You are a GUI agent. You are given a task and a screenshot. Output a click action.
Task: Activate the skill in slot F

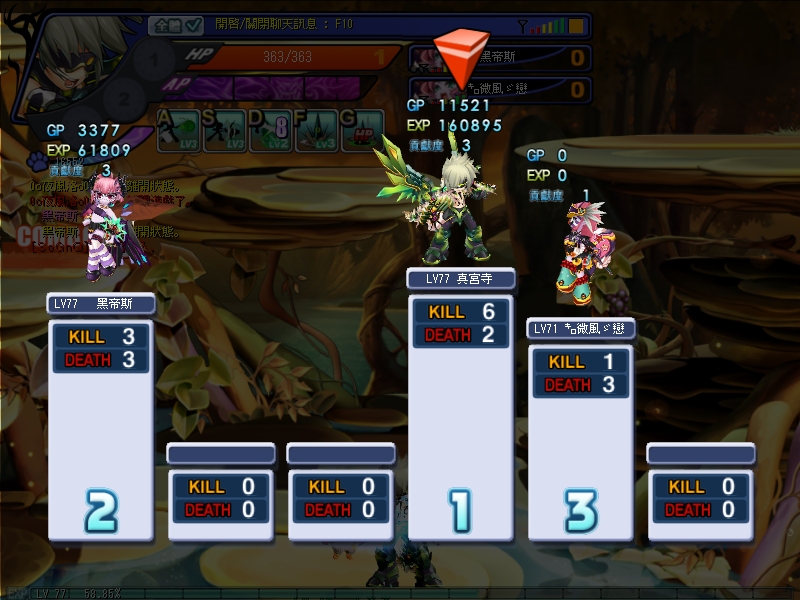[318, 131]
